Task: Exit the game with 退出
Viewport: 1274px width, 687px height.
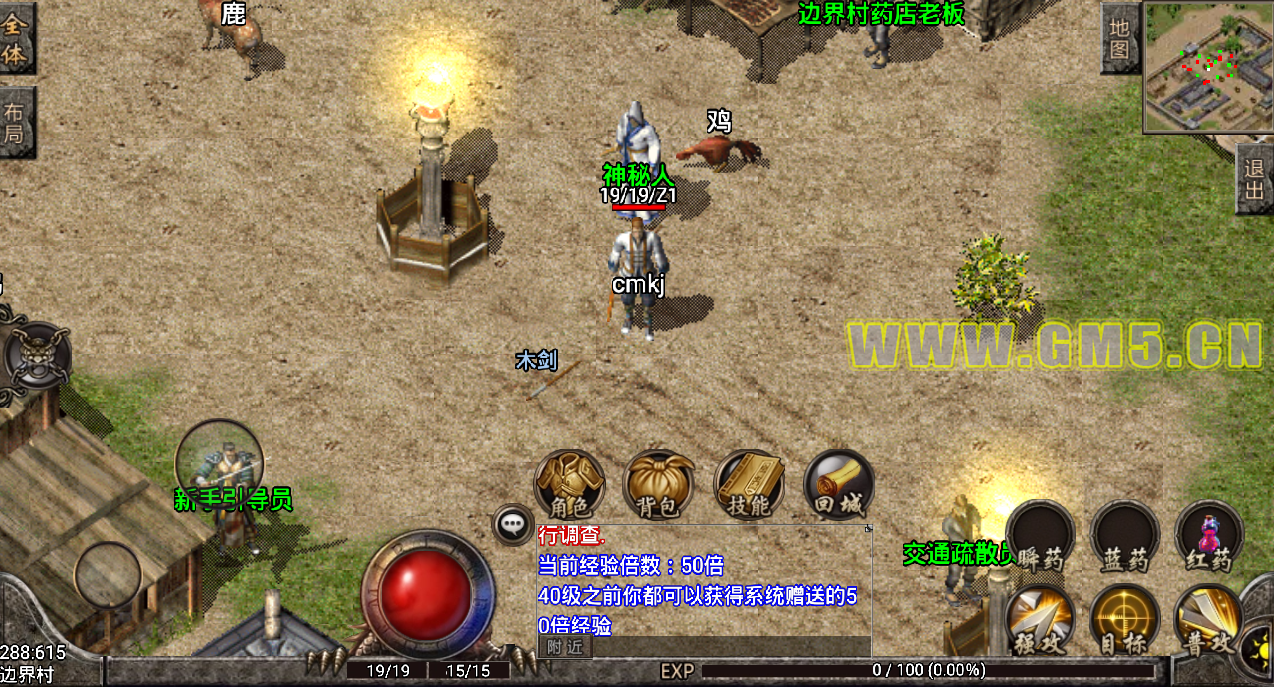Action: [1254, 179]
